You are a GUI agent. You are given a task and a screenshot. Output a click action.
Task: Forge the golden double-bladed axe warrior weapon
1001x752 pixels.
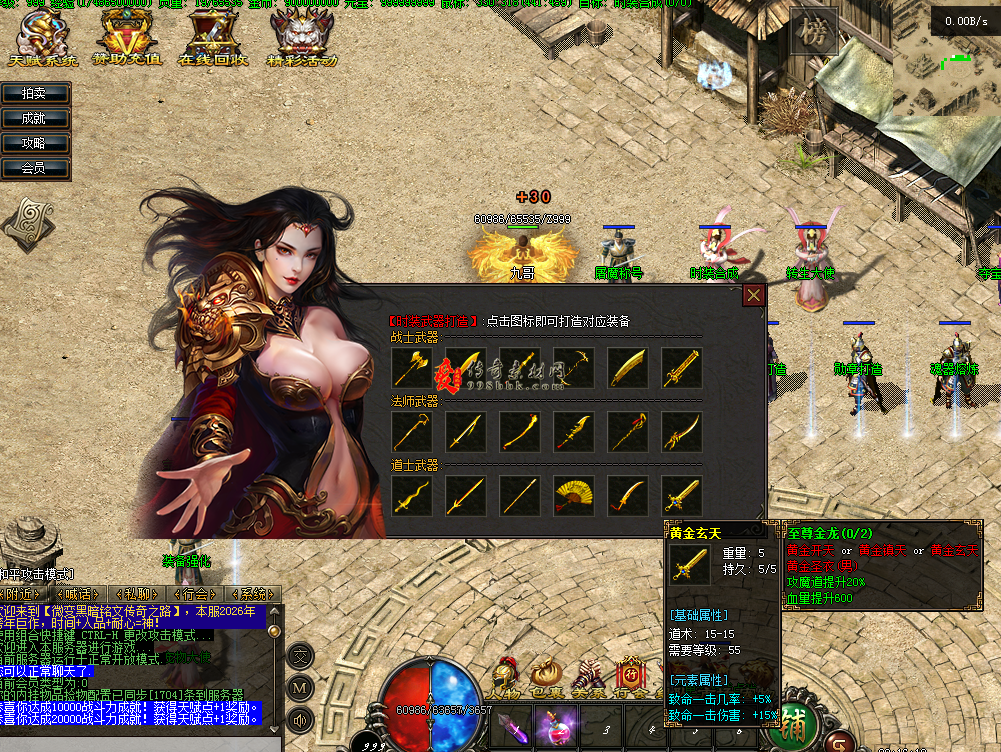click(411, 368)
